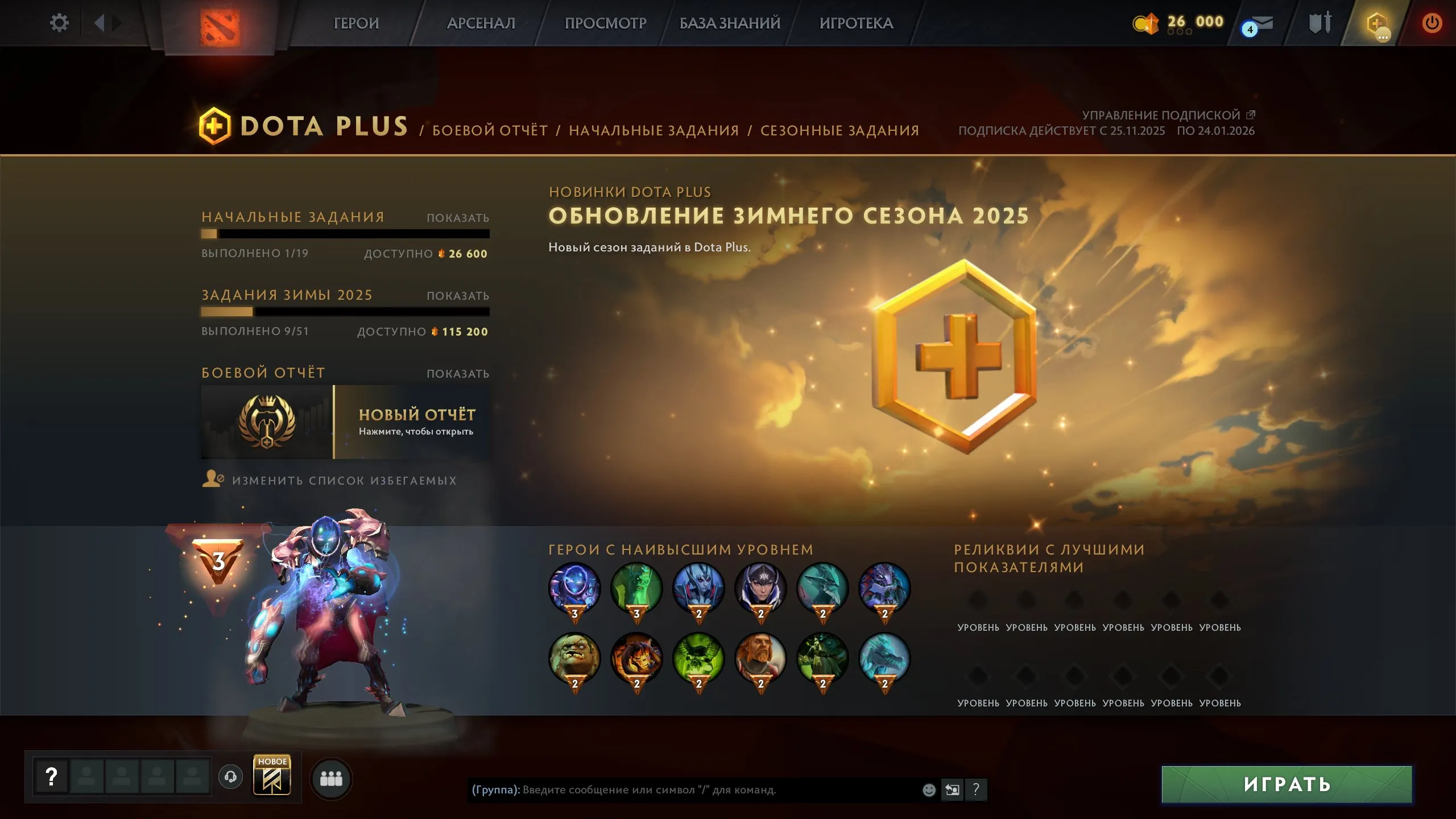
Task: Open the settings gear icon
Action: [59, 23]
